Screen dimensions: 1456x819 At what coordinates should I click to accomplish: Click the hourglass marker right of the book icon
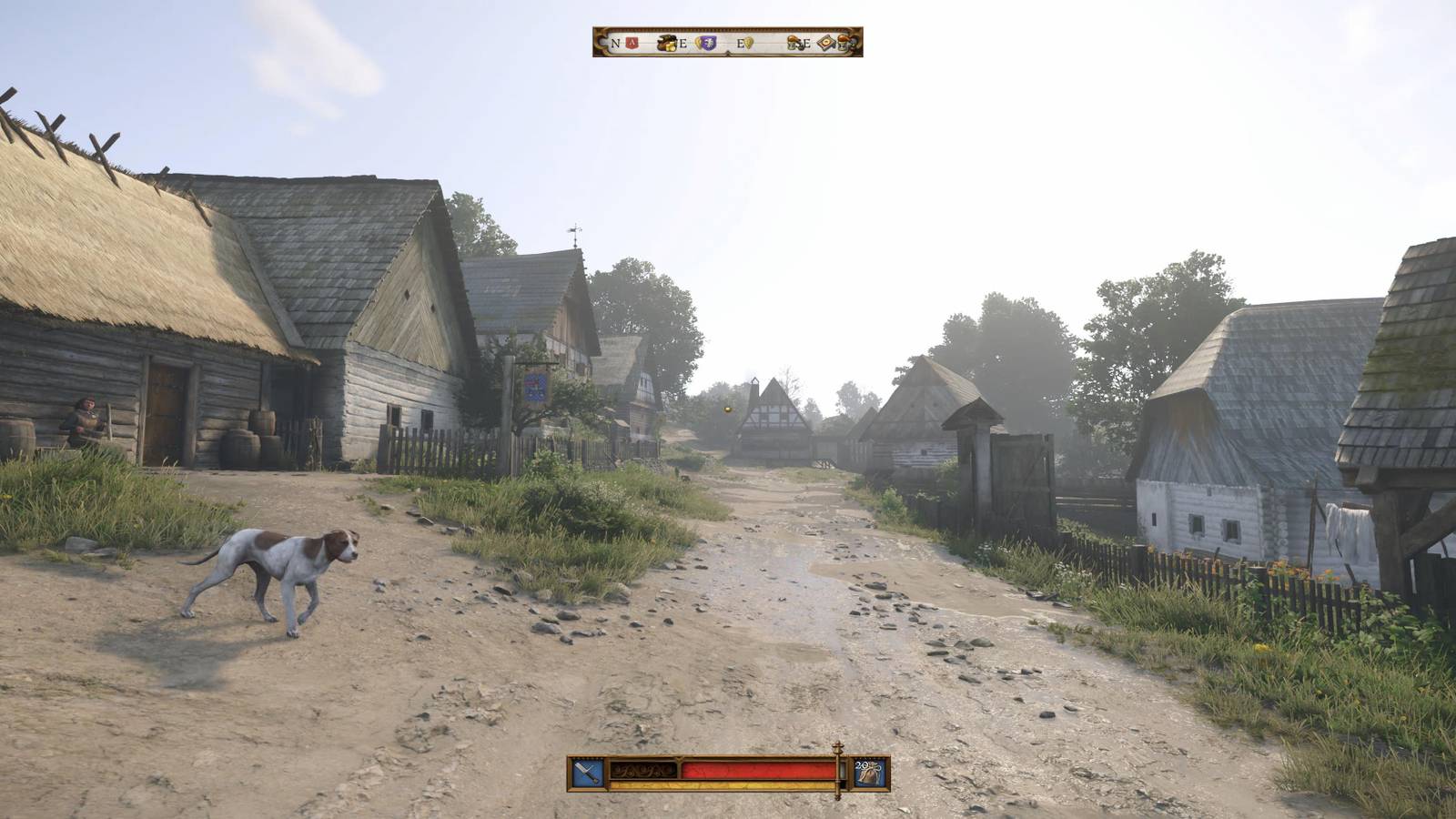tap(843, 43)
